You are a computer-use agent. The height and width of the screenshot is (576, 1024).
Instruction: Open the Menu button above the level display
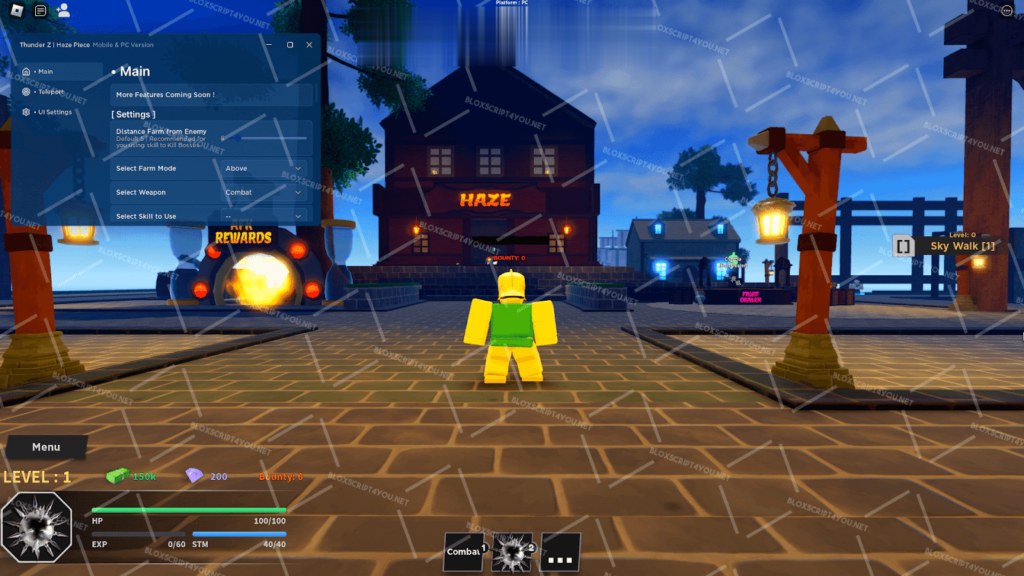click(46, 447)
